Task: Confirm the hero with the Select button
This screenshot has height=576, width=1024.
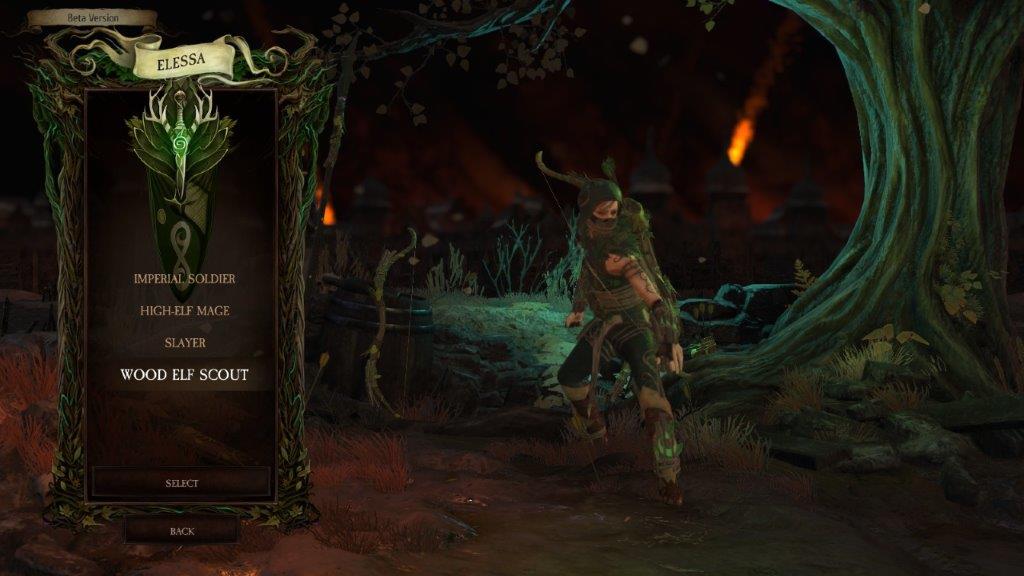Action: 182,483
